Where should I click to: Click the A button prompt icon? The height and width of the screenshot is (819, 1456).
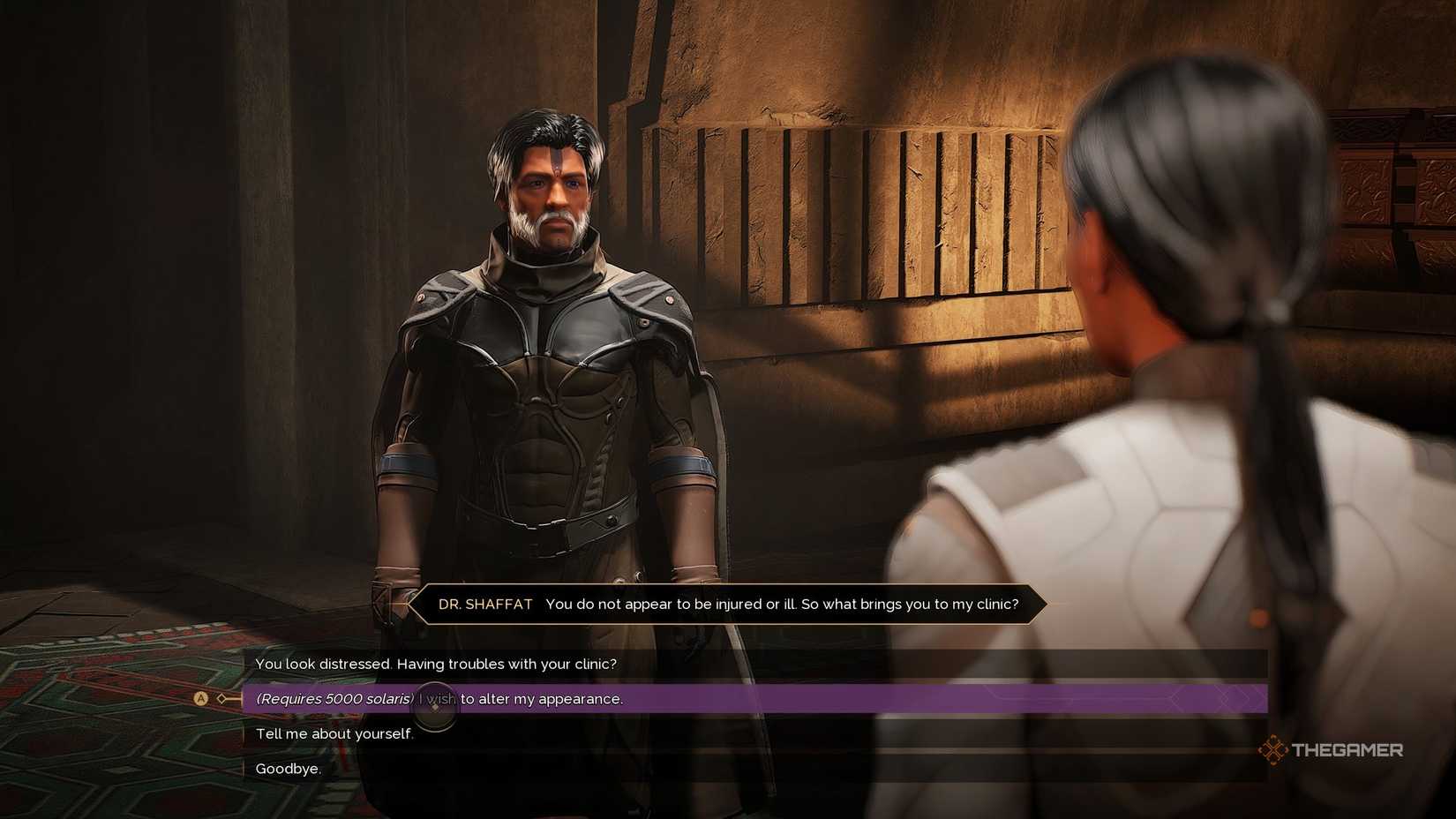click(202, 698)
